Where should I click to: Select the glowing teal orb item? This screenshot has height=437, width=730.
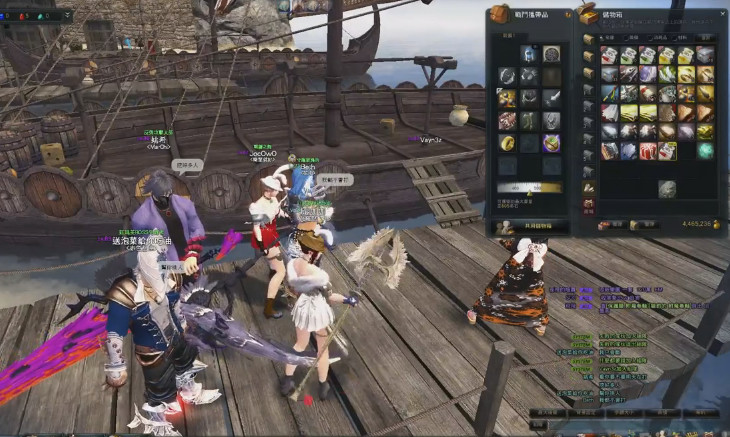point(705,150)
